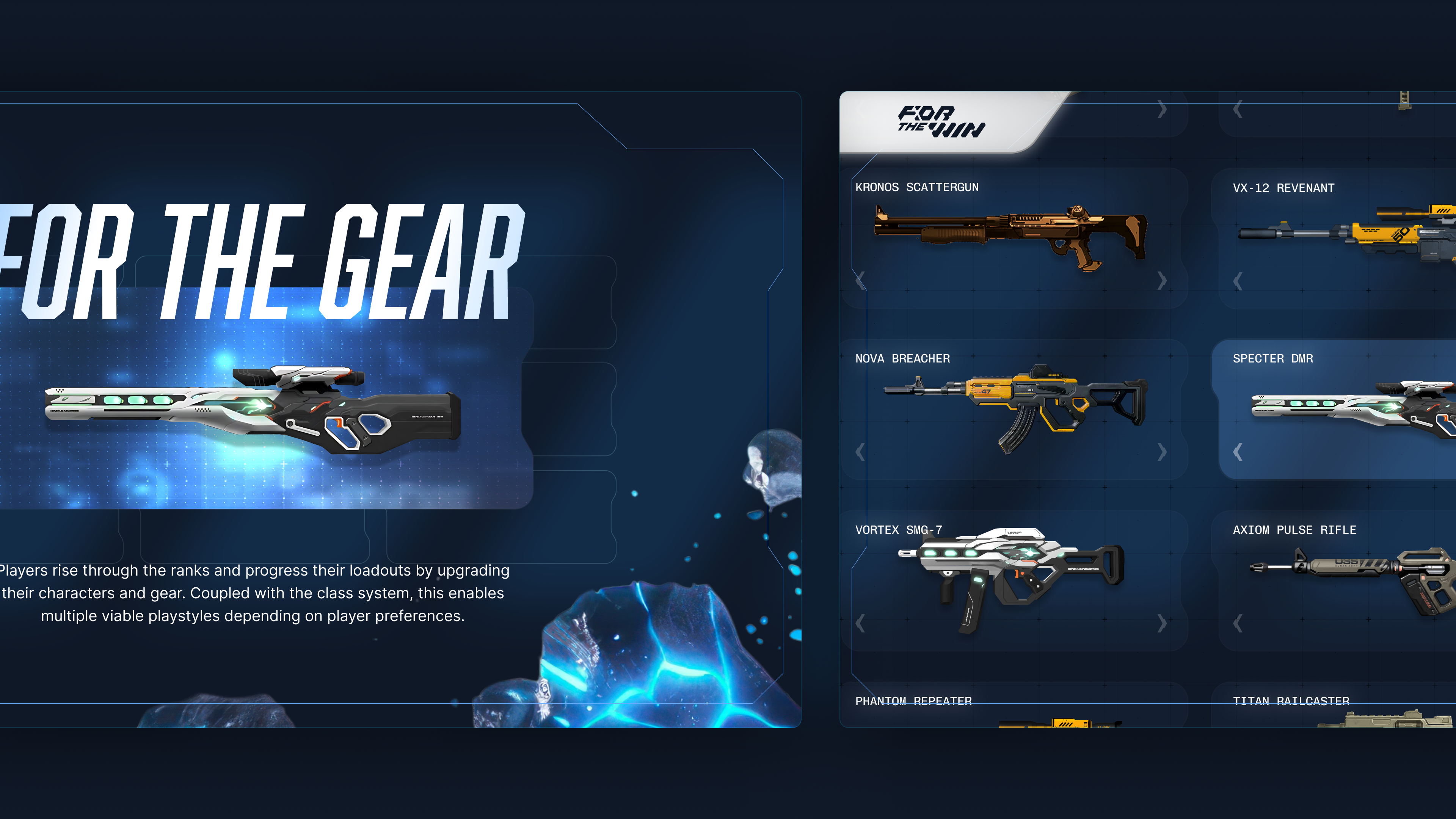The height and width of the screenshot is (819, 1456).
Task: Click the left chevron on Specter DMR card
Action: pos(1237,452)
